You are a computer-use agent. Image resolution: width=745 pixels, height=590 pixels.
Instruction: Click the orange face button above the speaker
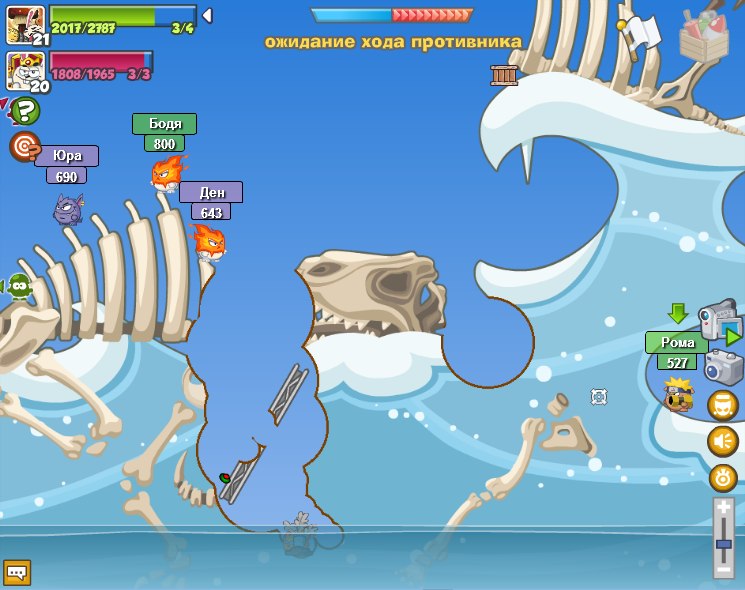coord(723,405)
